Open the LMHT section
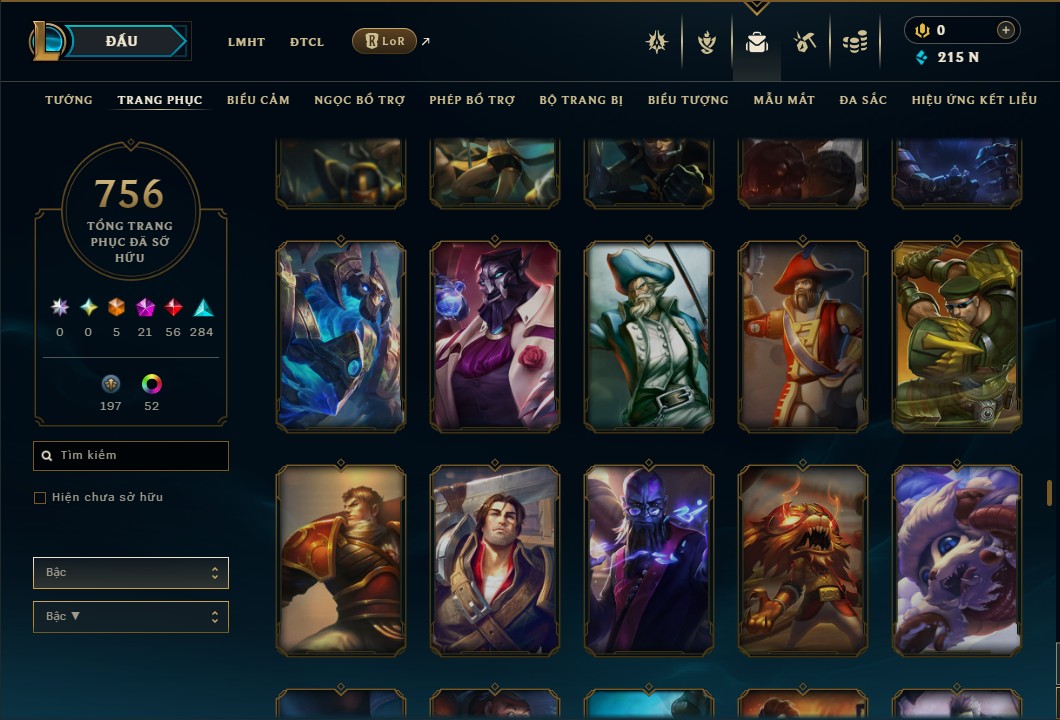The height and width of the screenshot is (720, 1060). (x=246, y=42)
